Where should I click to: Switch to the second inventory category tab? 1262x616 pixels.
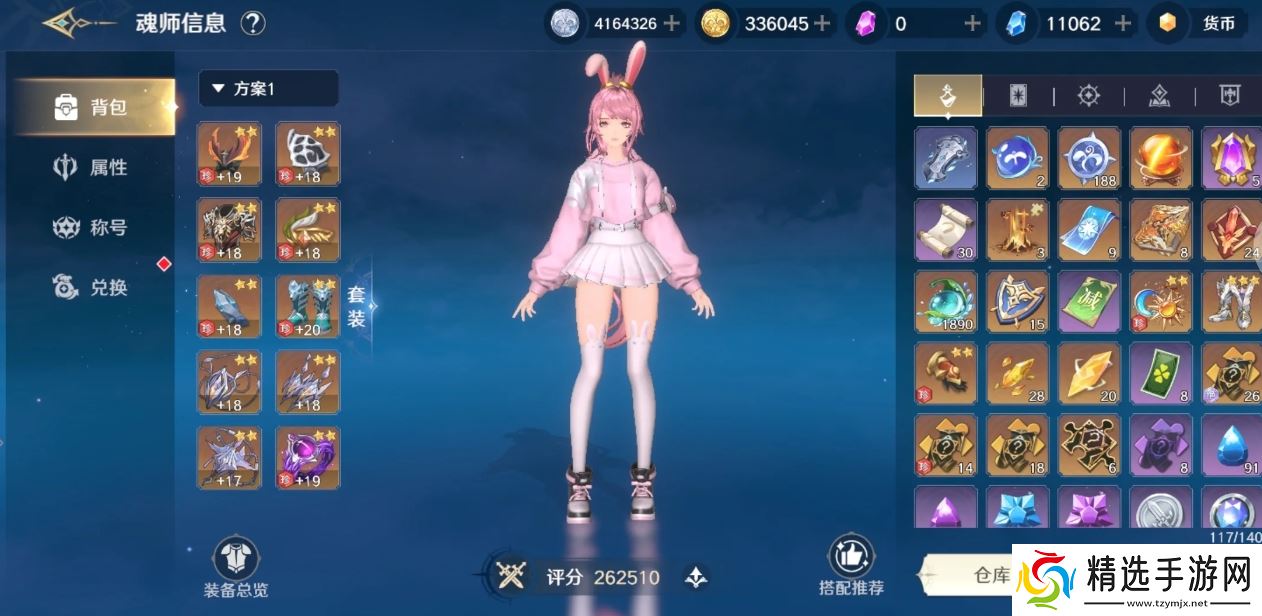1018,96
